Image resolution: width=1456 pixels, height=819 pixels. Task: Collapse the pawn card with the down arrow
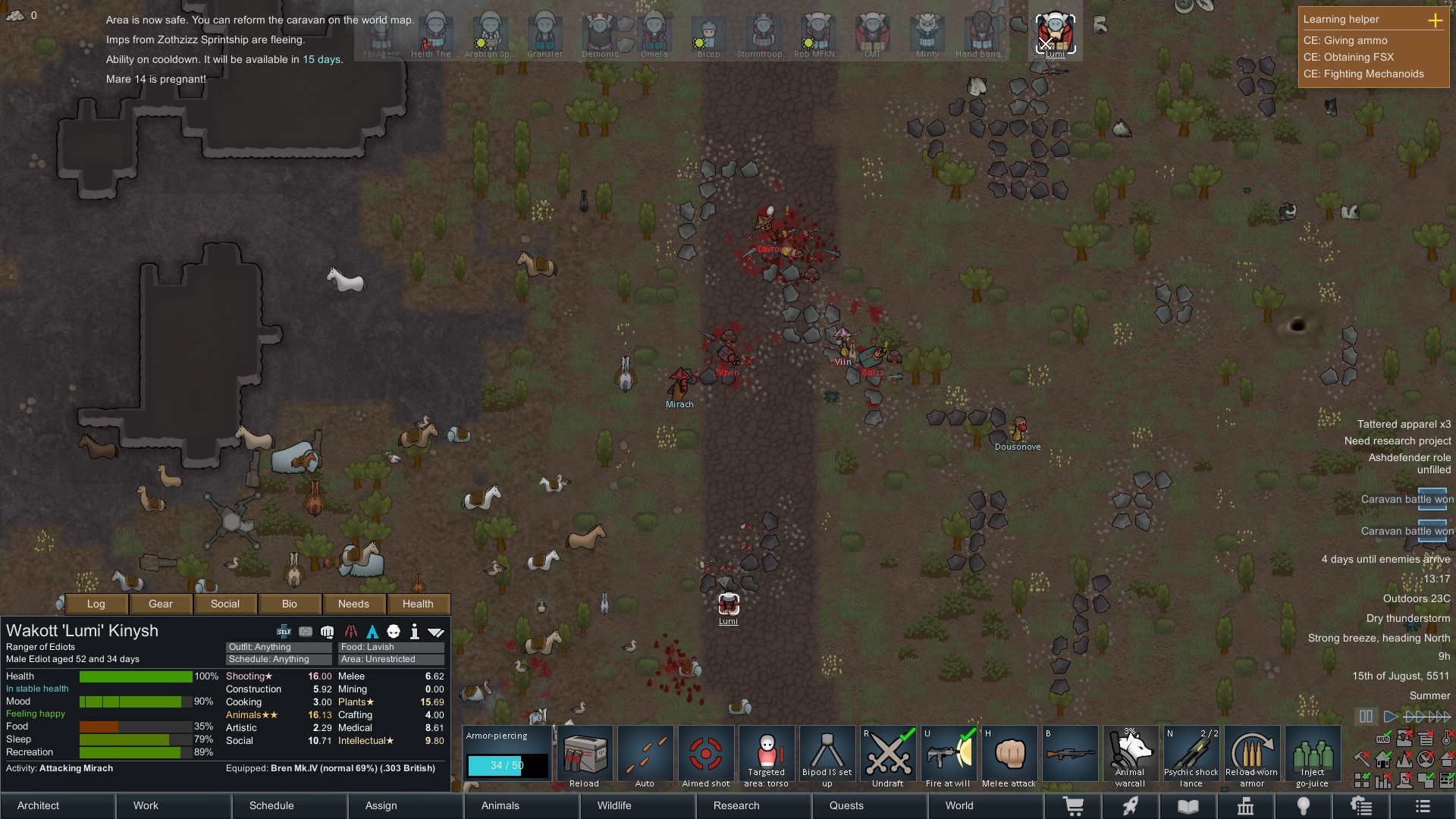coord(438,631)
